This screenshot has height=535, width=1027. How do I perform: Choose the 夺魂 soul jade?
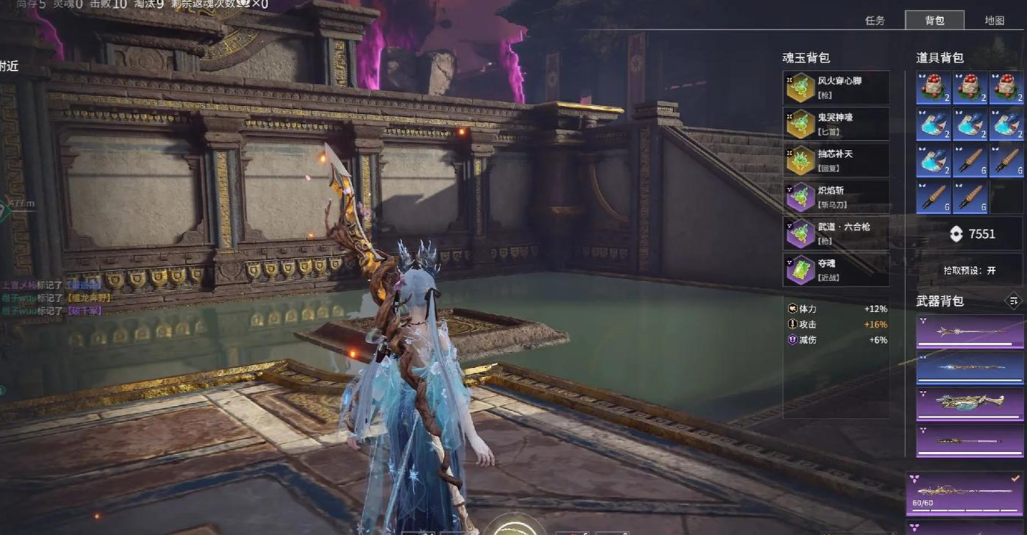pyautogui.click(x=836, y=269)
